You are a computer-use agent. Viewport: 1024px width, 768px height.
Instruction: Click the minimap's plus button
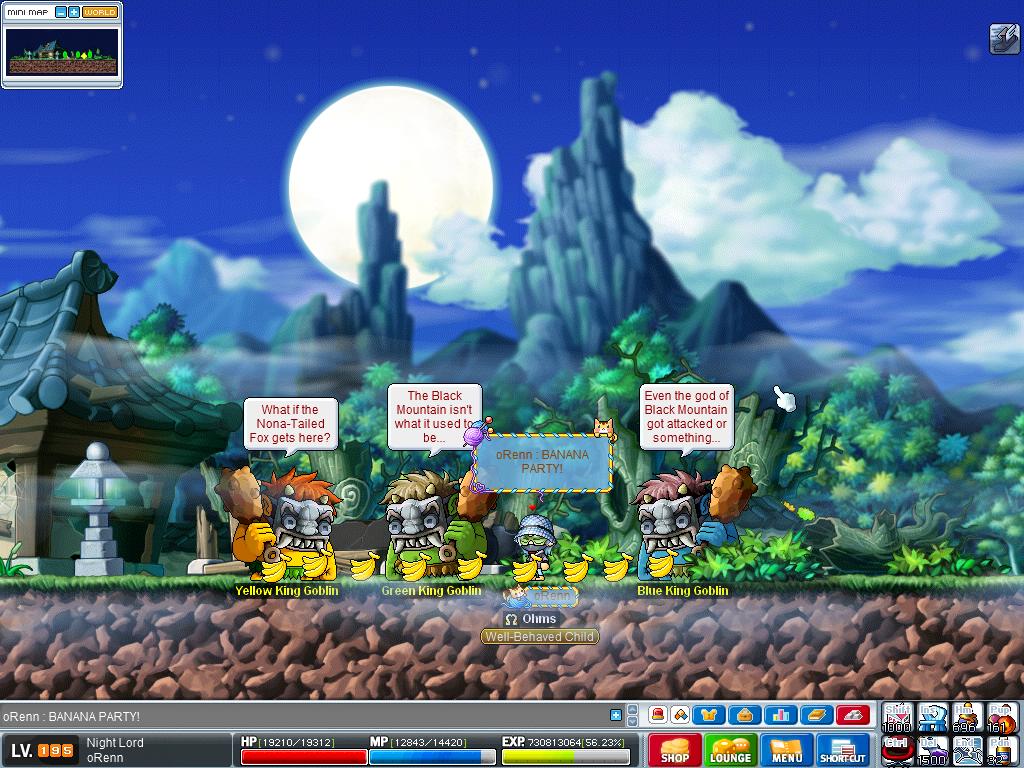tap(74, 12)
